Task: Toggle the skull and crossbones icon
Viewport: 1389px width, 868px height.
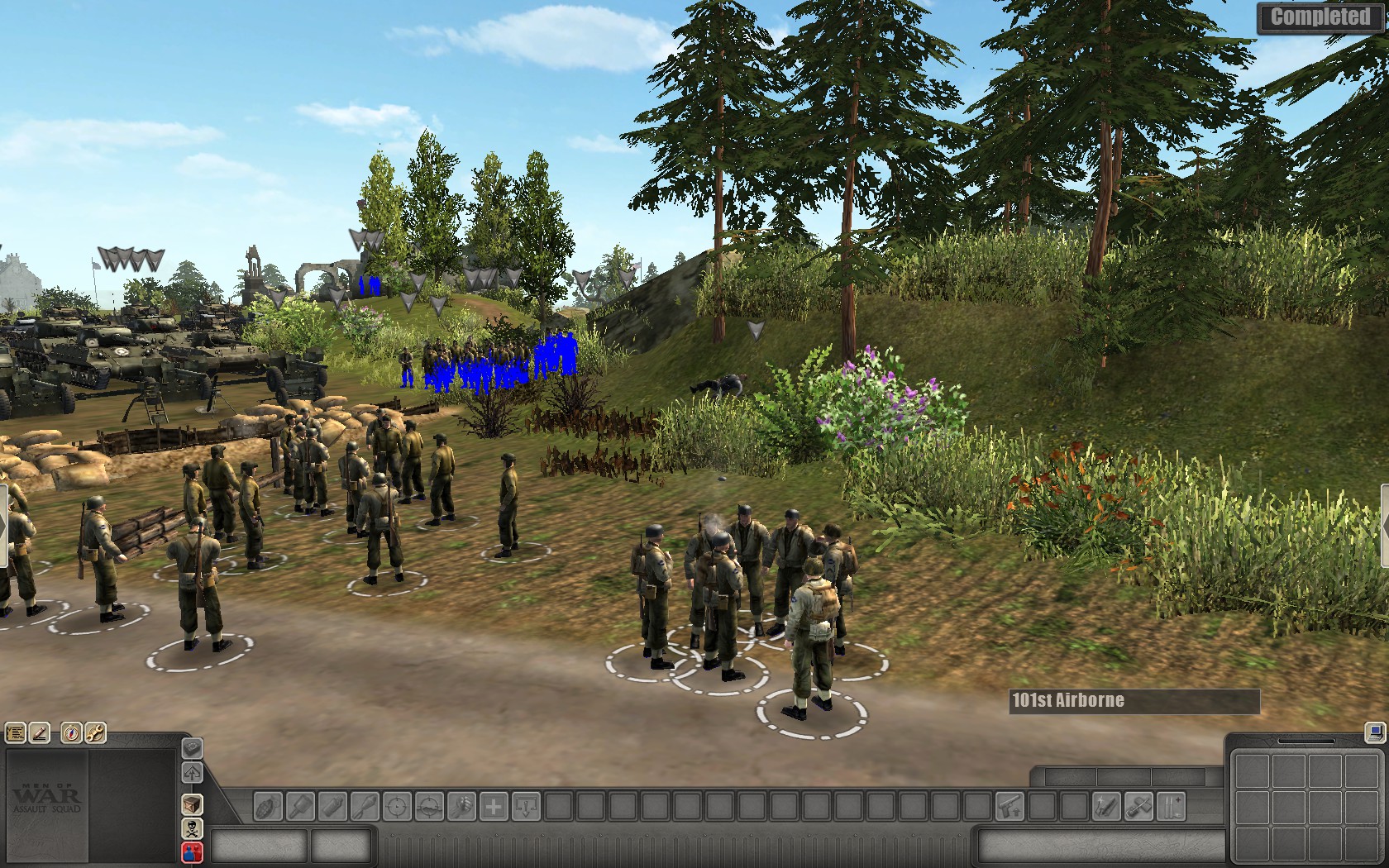Action: (x=192, y=828)
